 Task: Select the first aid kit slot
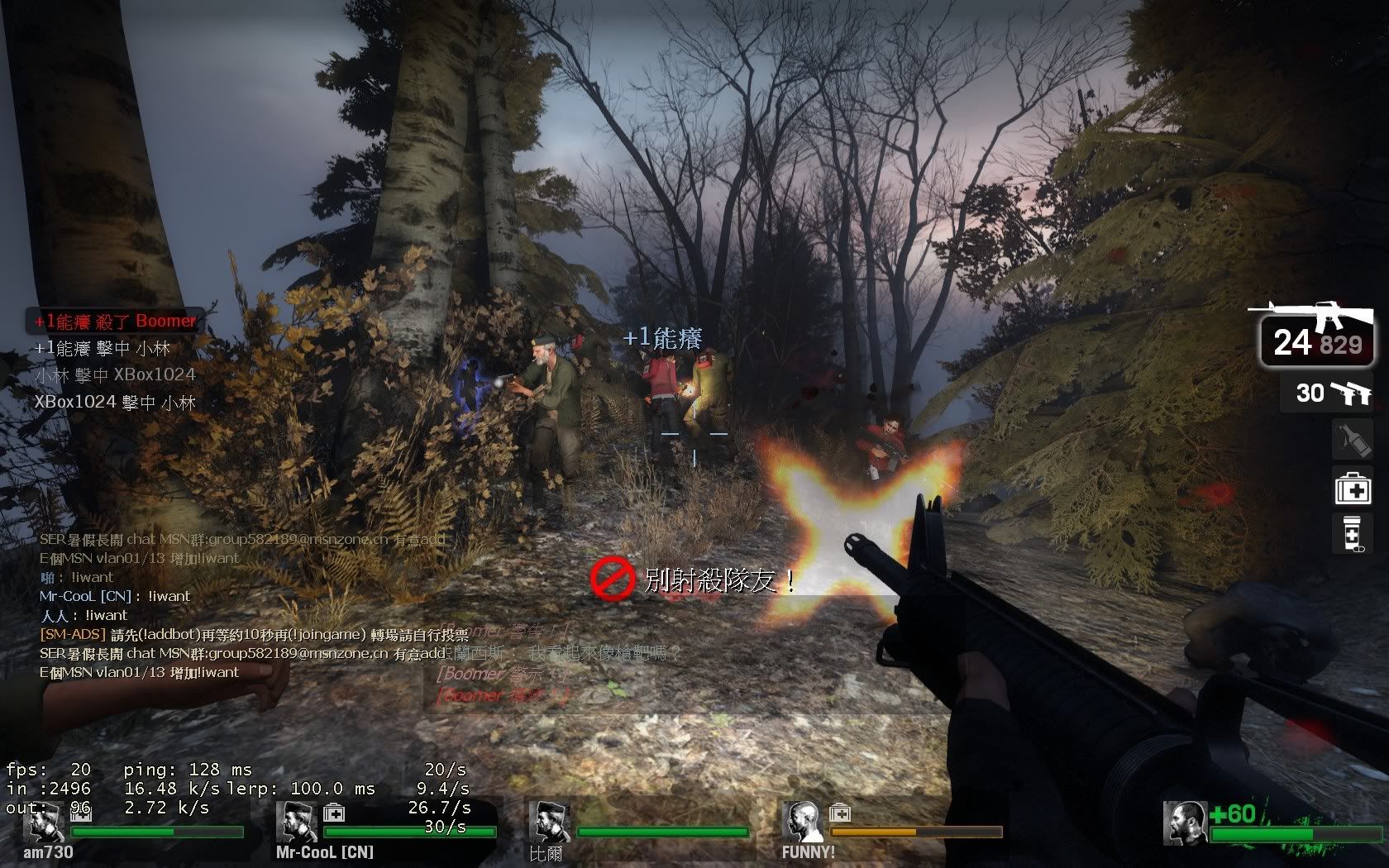[1353, 488]
